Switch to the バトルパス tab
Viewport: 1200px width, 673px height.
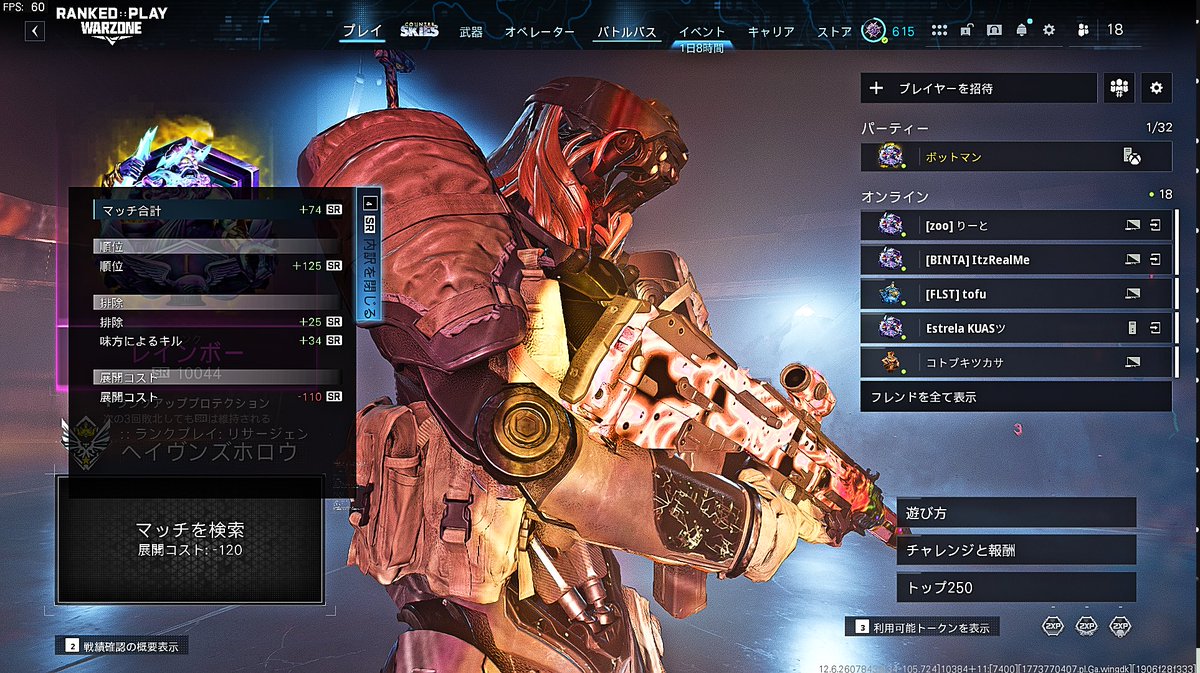coord(627,32)
